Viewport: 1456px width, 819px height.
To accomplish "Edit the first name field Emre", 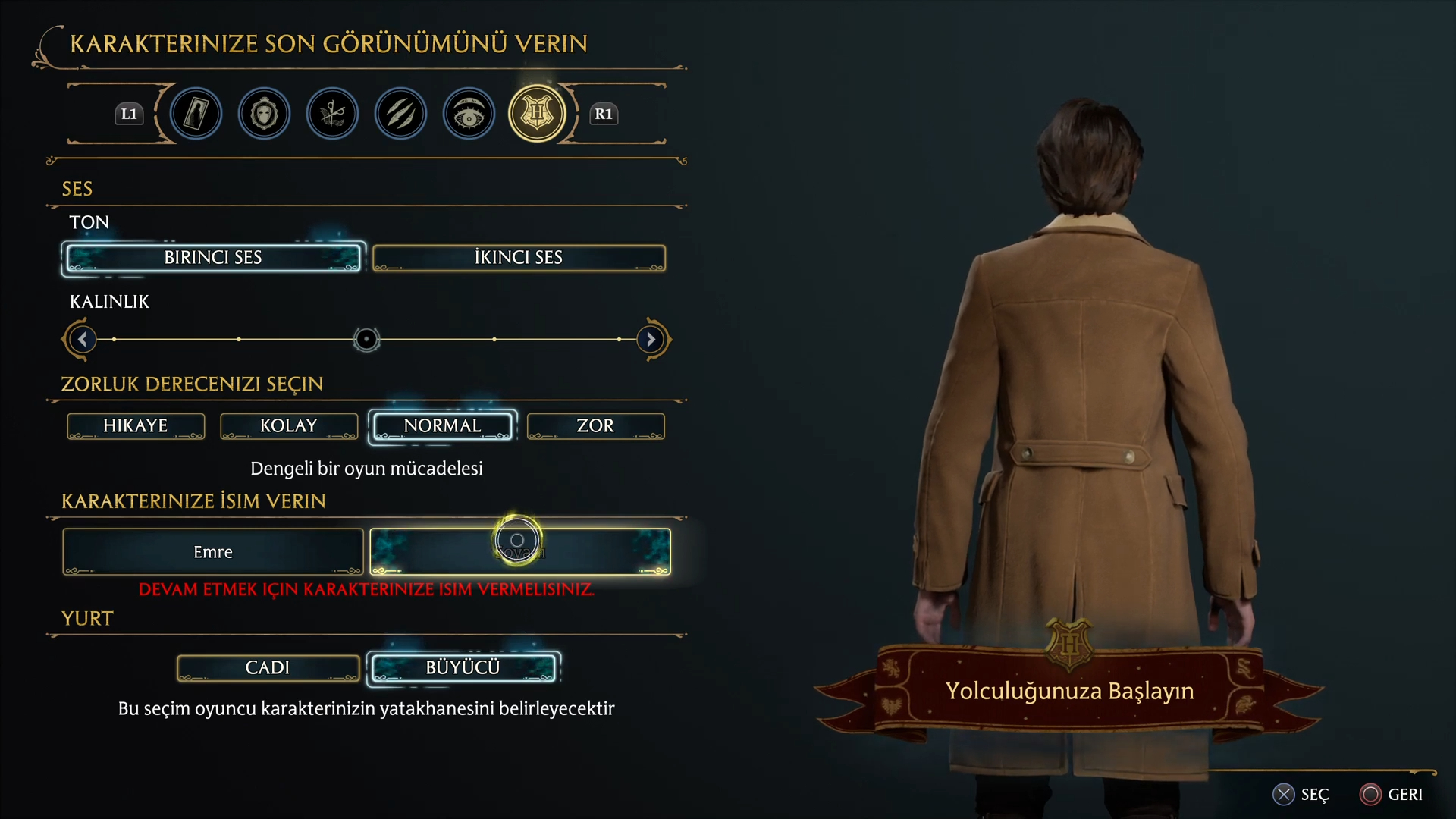I will coord(213,552).
